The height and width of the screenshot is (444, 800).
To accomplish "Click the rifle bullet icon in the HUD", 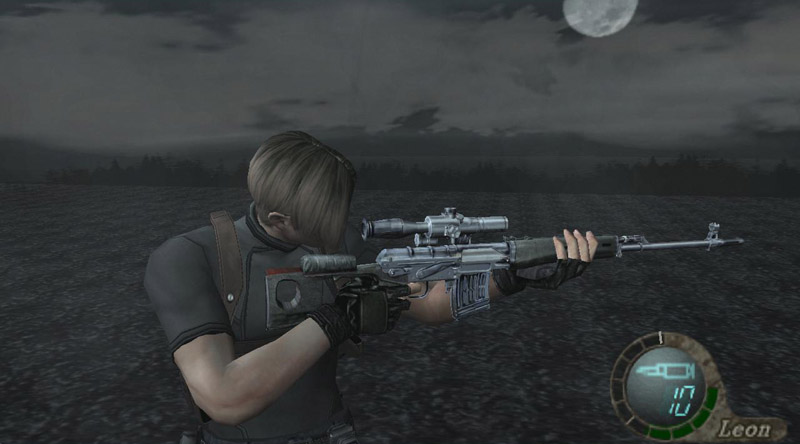I will click(654, 373).
